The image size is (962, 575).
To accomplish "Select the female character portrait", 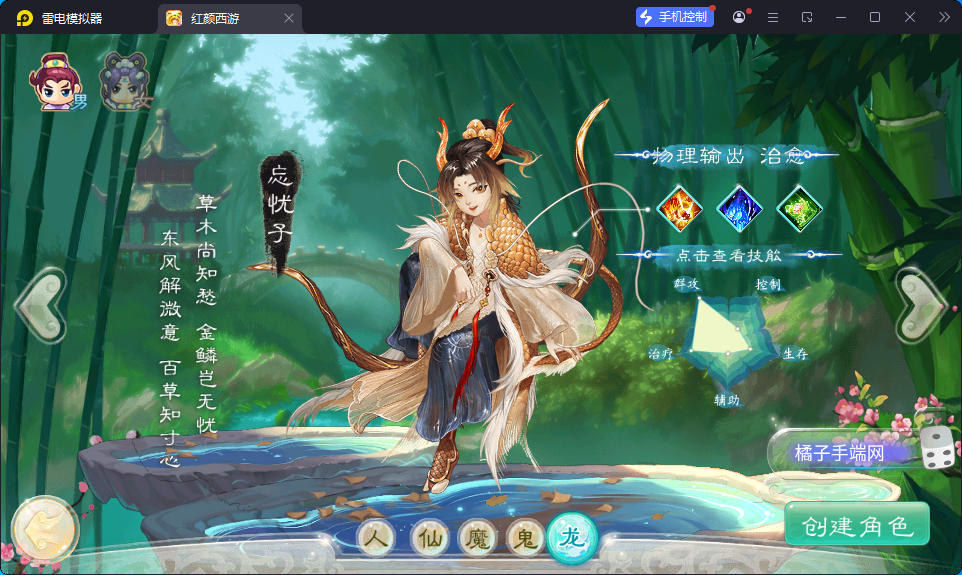I will (x=122, y=82).
